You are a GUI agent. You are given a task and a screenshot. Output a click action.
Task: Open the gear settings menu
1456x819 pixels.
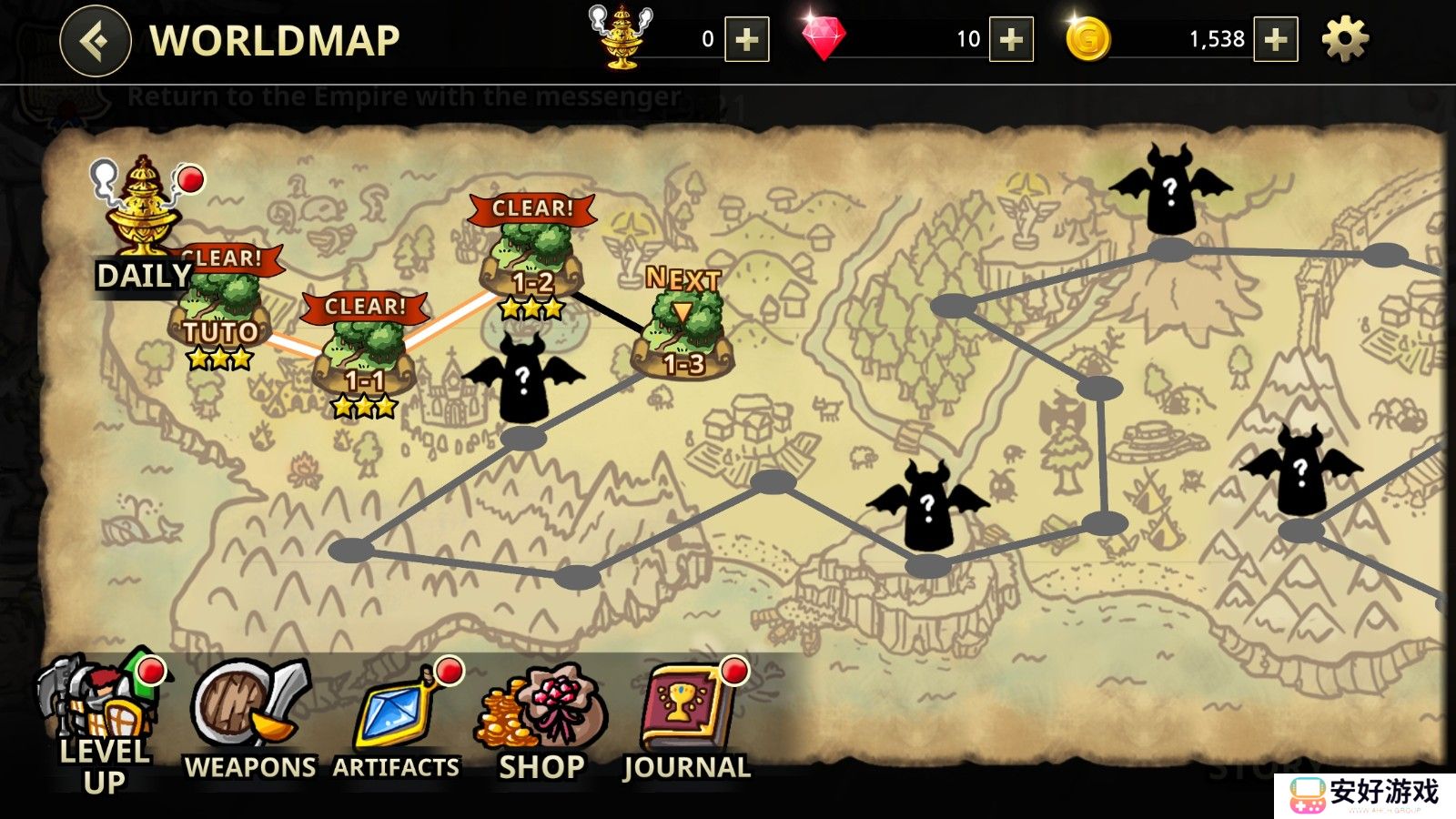click(x=1344, y=40)
